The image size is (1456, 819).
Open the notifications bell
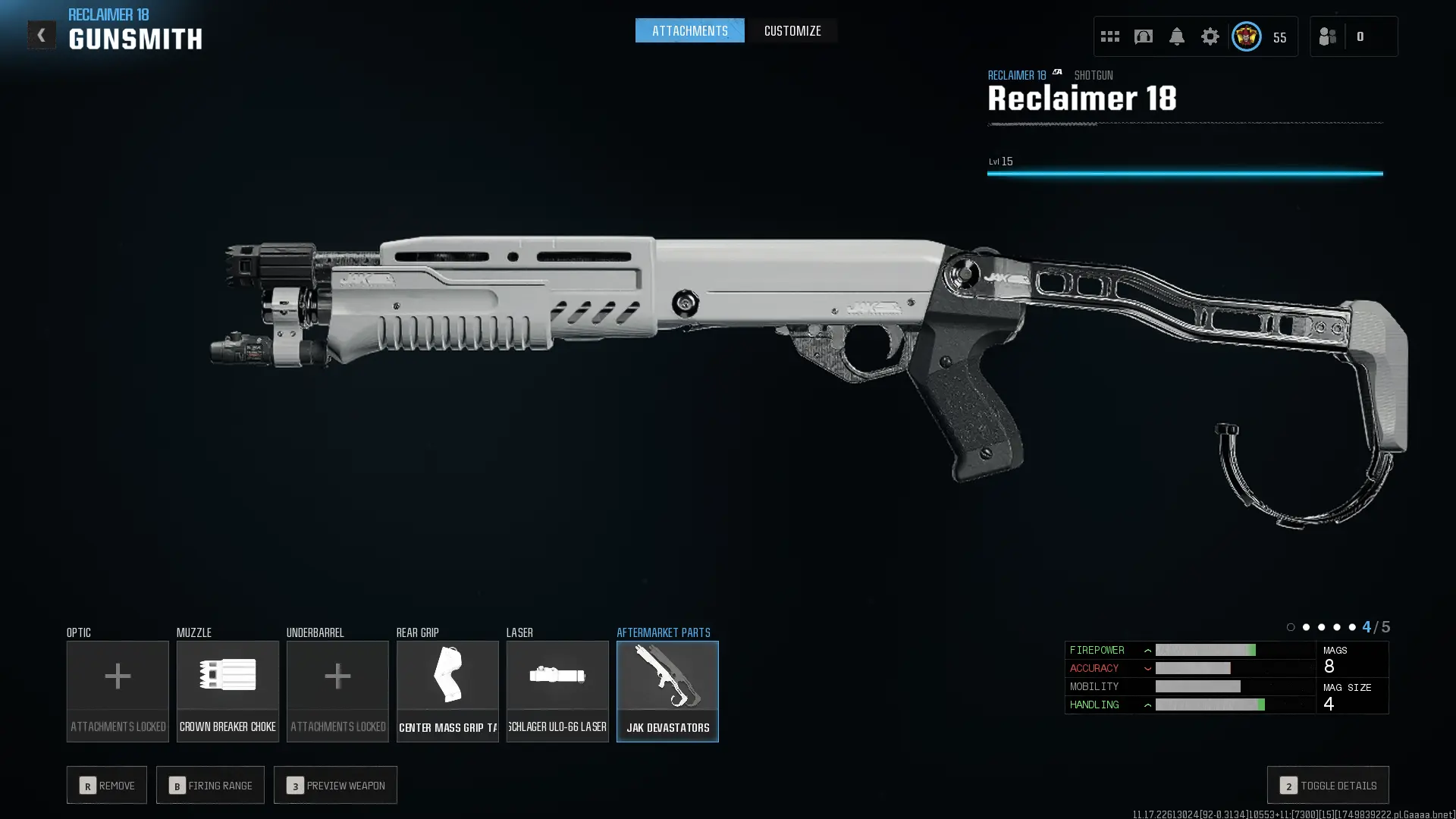click(1176, 36)
